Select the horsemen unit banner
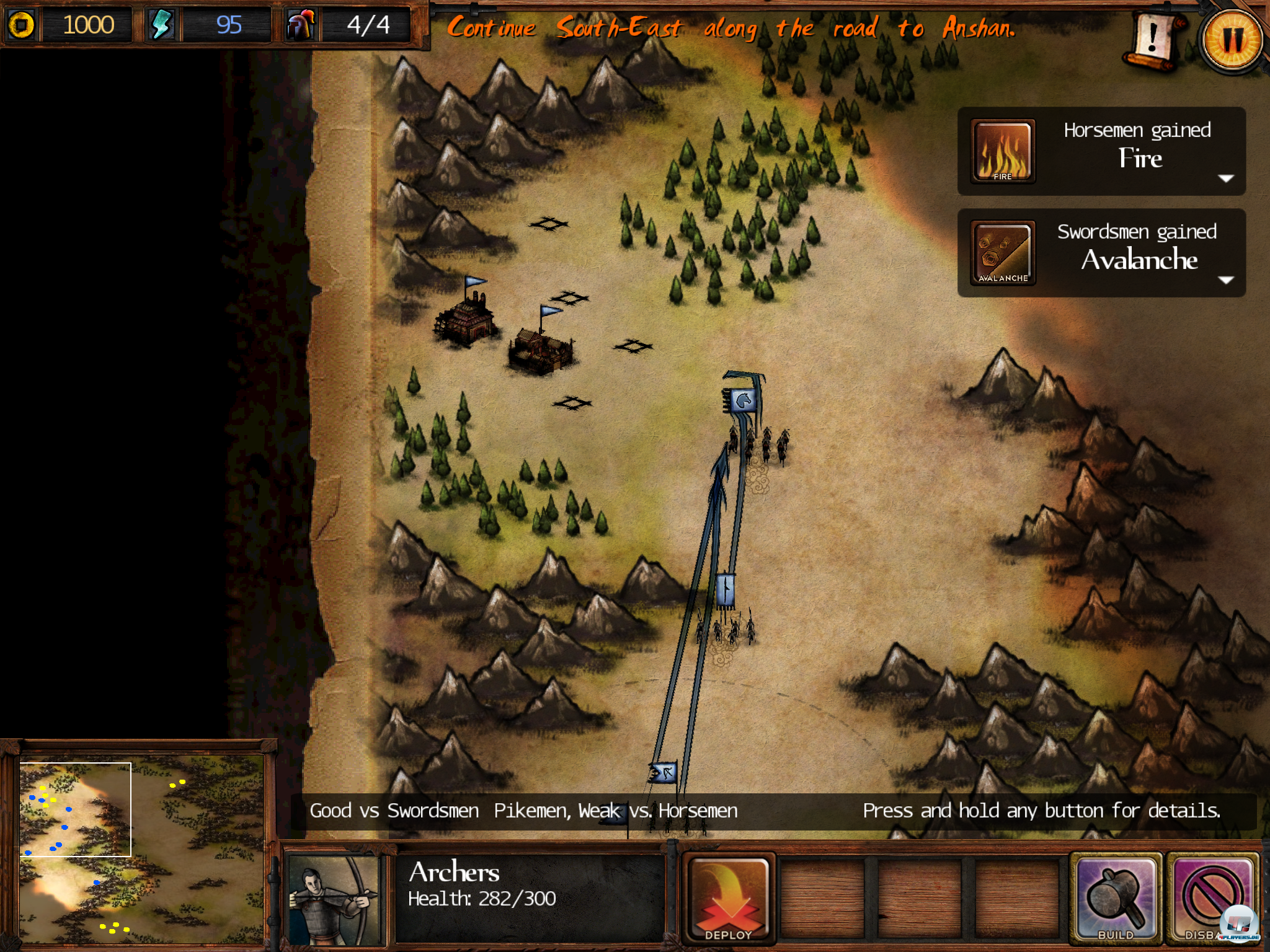 [x=743, y=400]
